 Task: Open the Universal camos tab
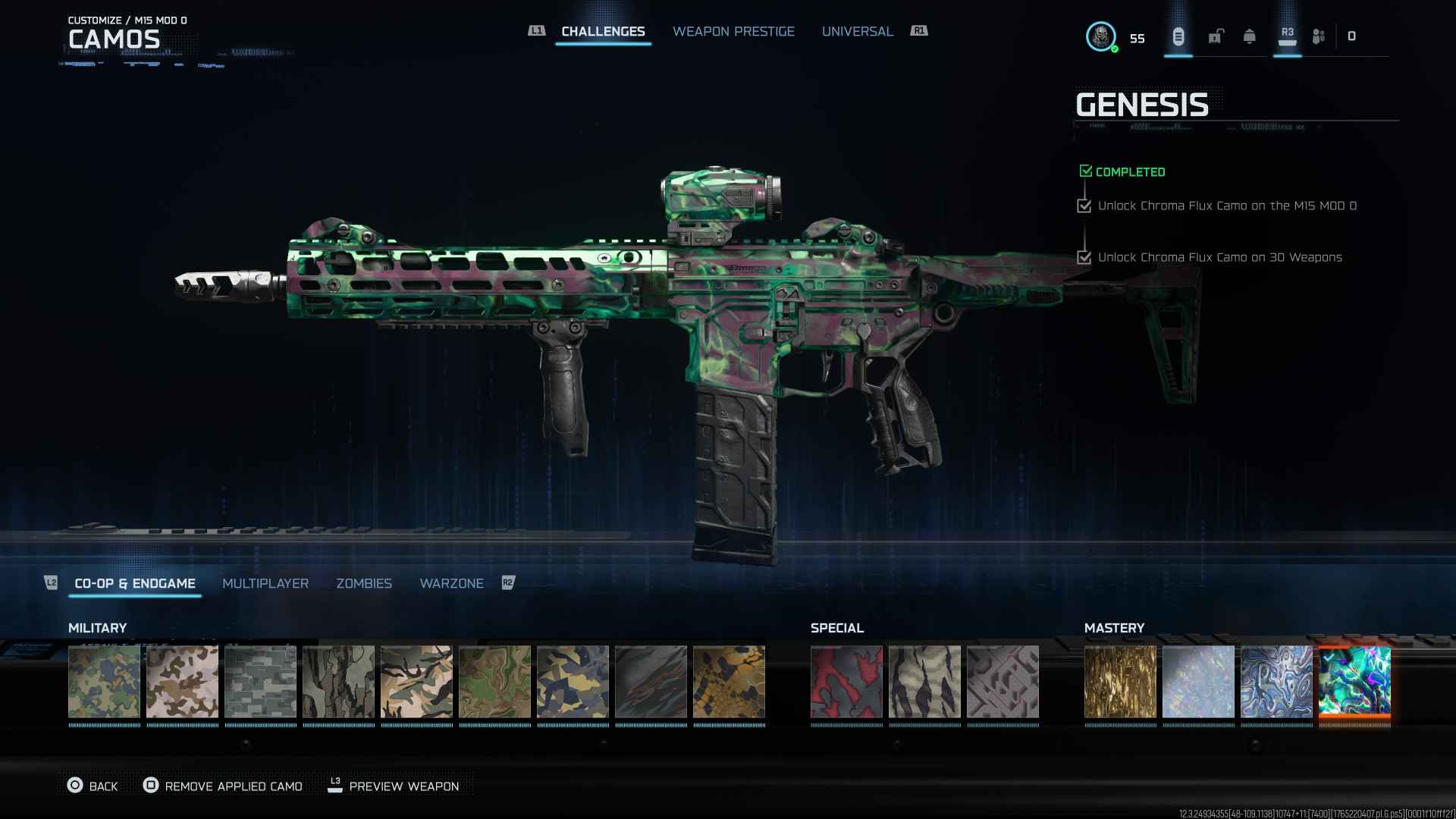coord(857,31)
